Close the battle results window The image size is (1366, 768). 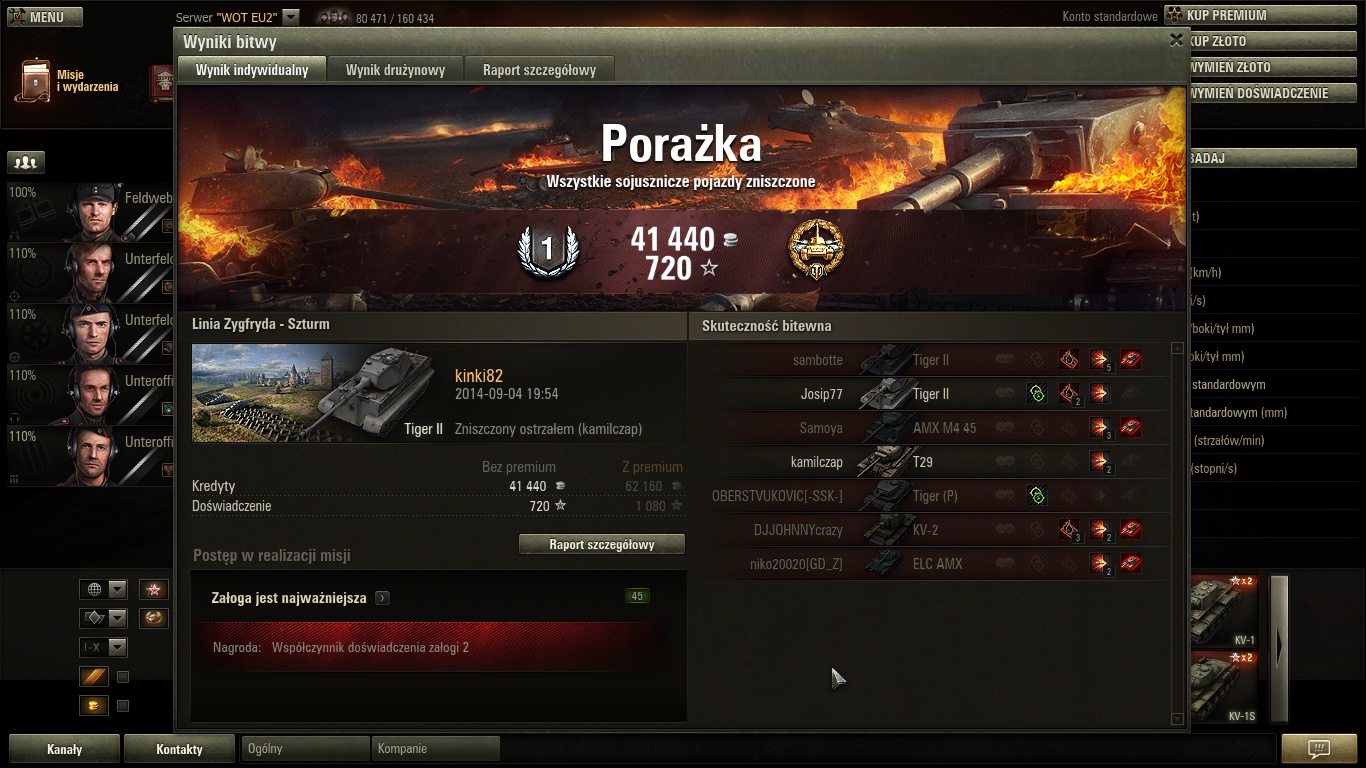tap(1176, 40)
